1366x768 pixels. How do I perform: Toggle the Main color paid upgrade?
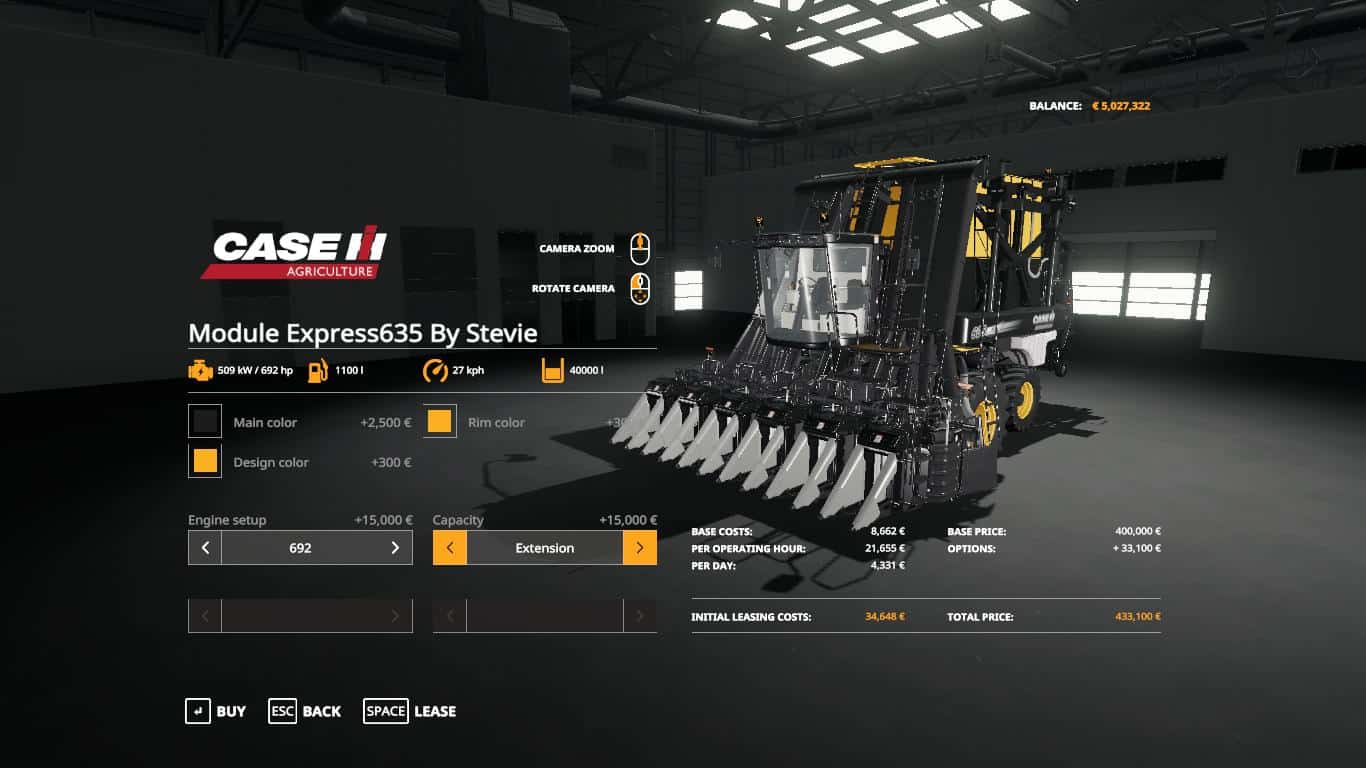[x=204, y=421]
